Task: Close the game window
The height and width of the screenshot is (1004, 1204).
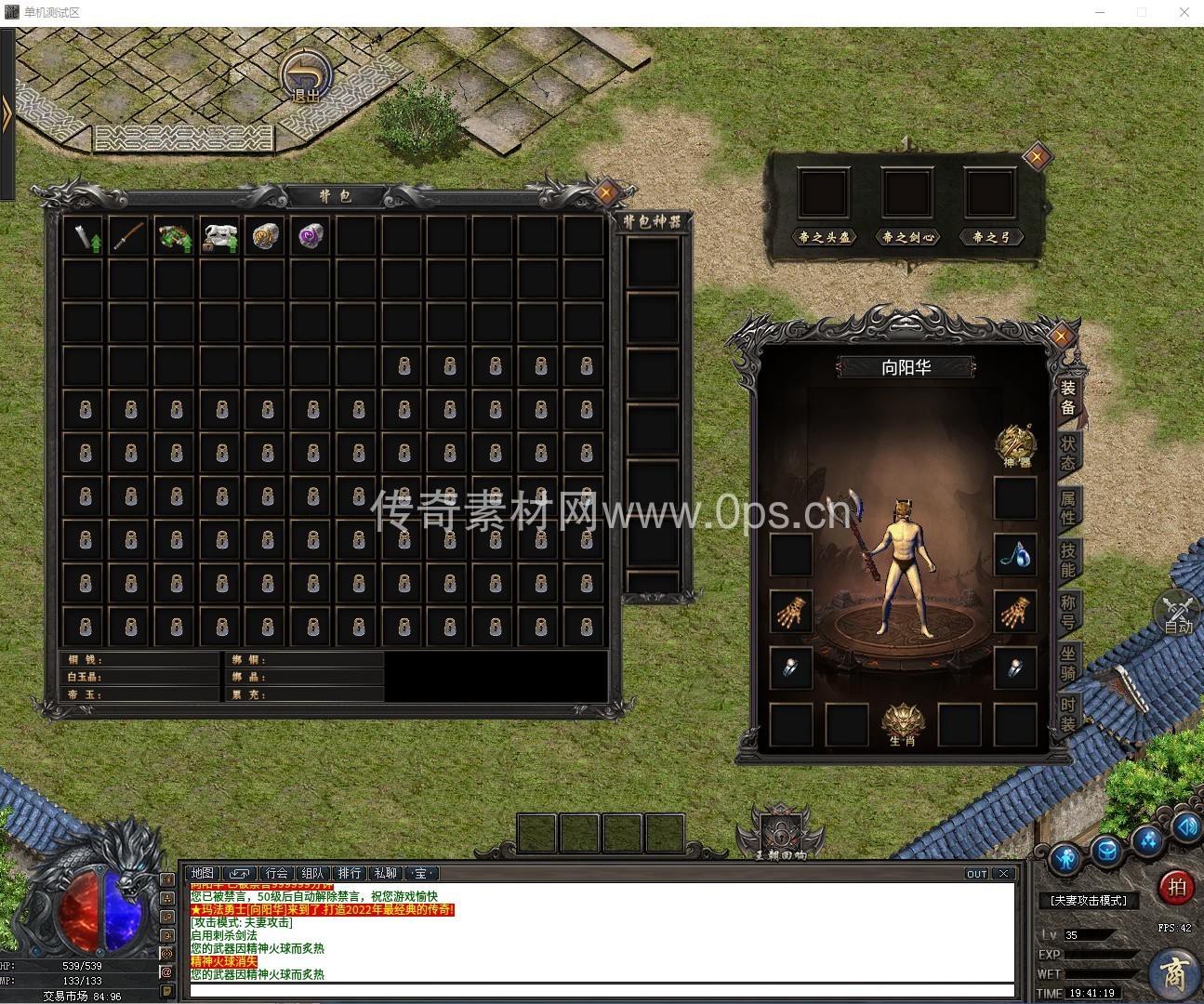Action: (x=1184, y=12)
